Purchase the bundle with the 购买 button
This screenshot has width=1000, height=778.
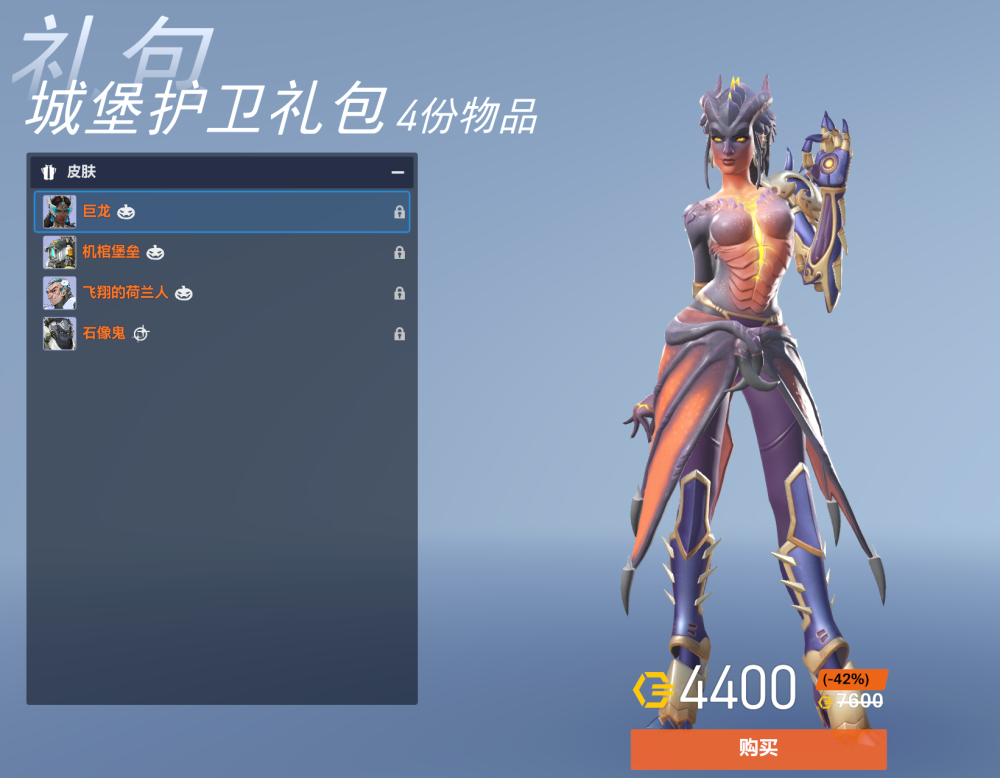[x=758, y=749]
